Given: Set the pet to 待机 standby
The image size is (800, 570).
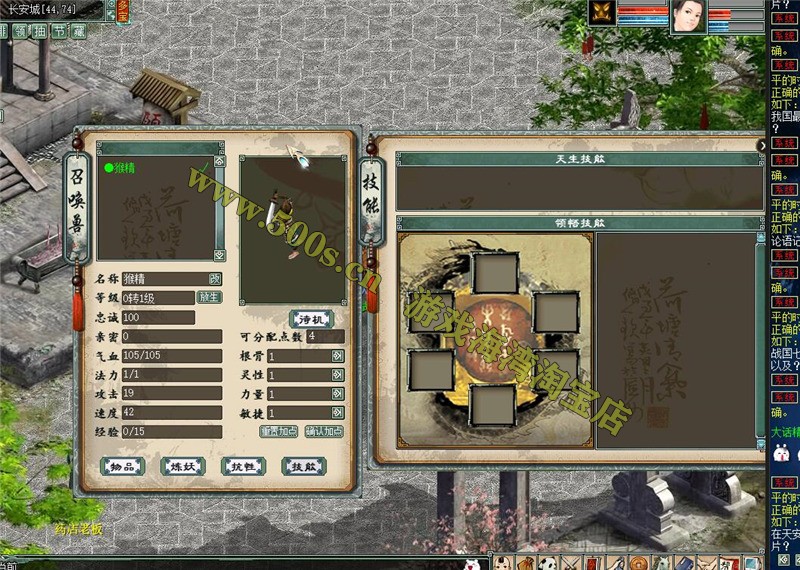Looking at the screenshot, I should click(311, 319).
